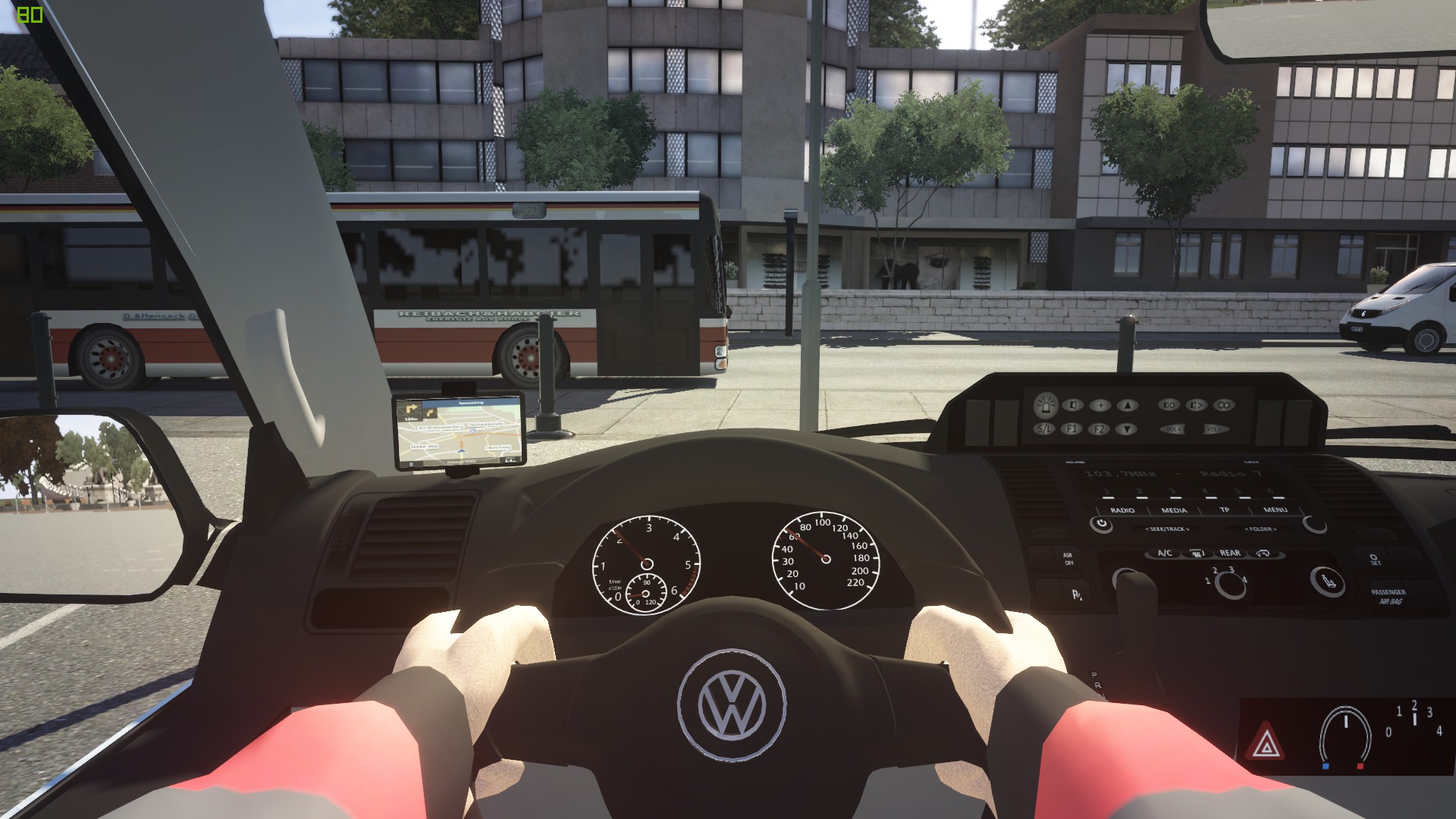Raise volume with the VOL + button
1456x819 pixels.
pos(1173,429)
